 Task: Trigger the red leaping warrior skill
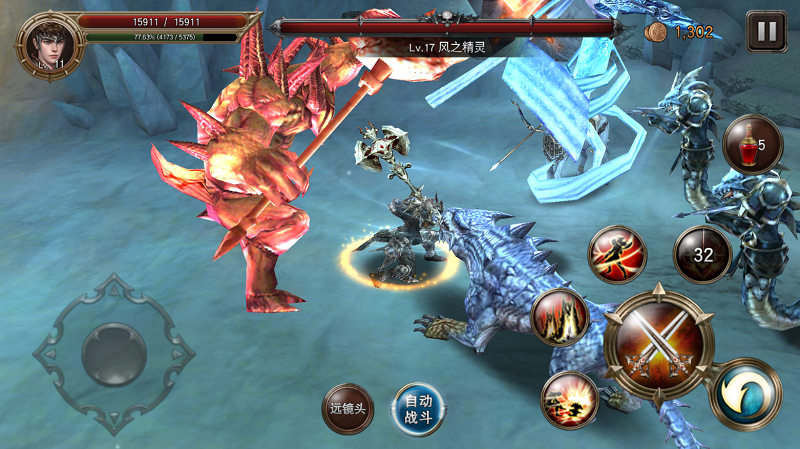click(x=617, y=254)
